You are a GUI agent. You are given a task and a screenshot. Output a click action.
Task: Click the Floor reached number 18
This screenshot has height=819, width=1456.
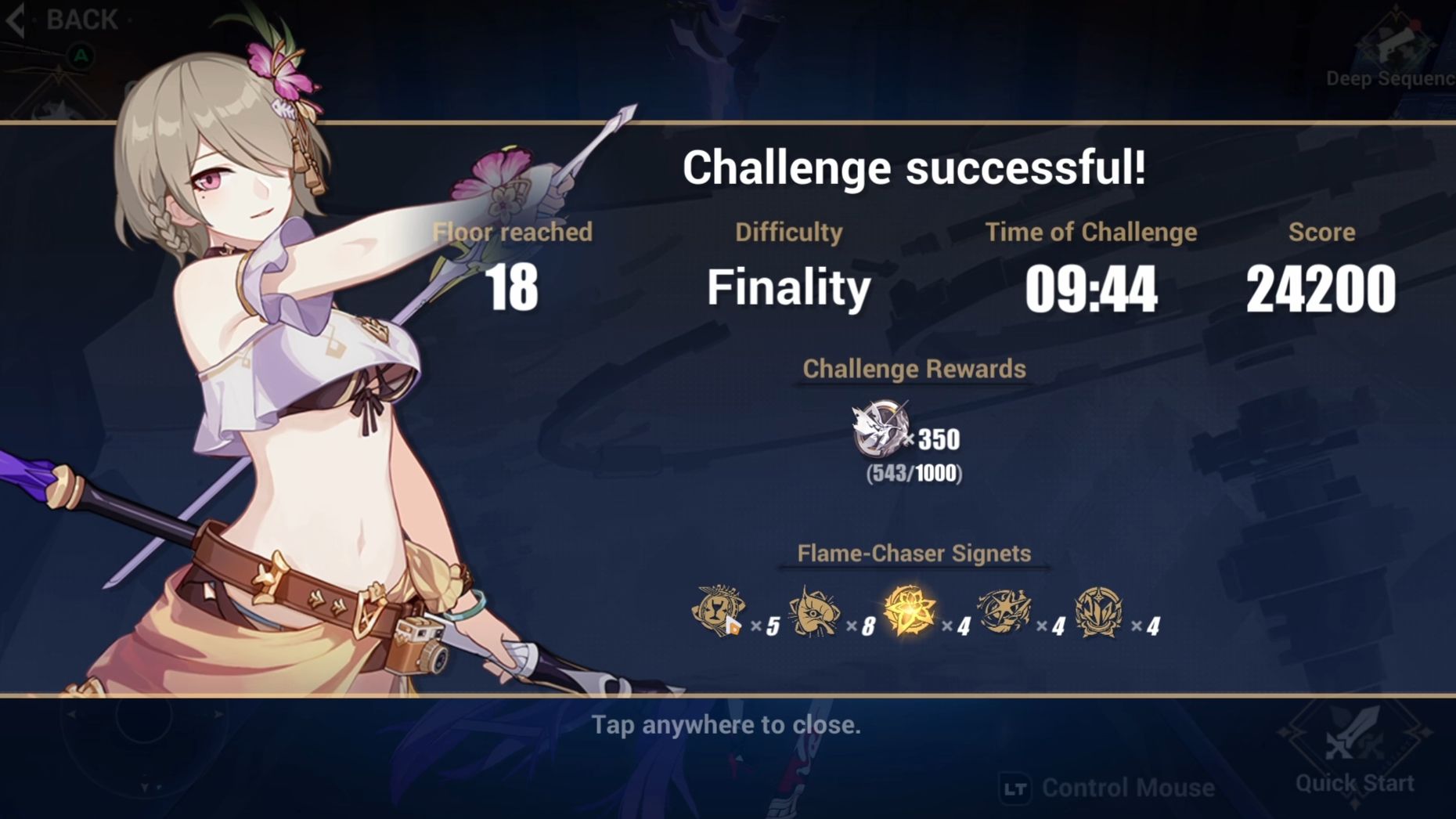pos(514,287)
